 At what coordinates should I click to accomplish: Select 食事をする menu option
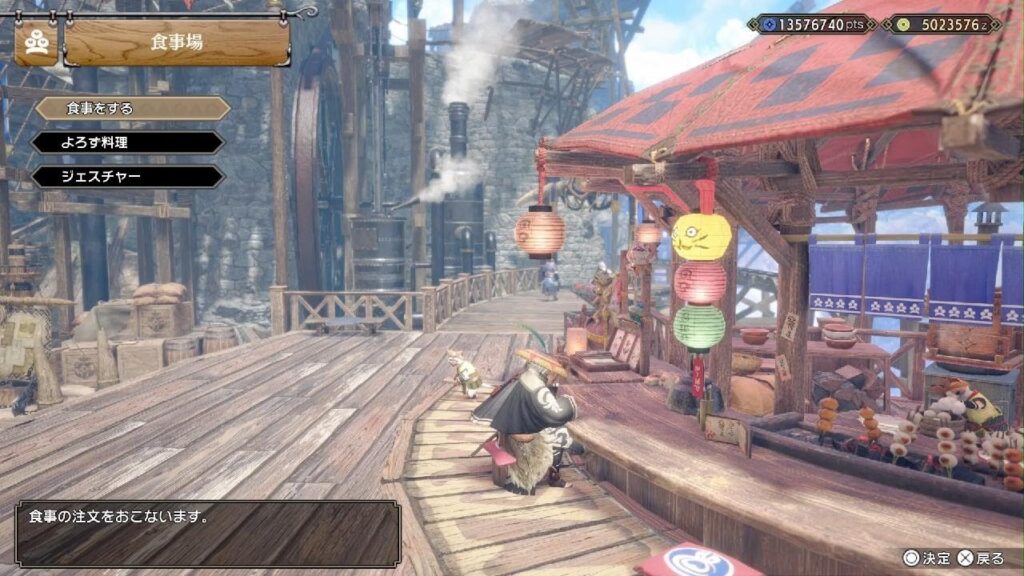(x=132, y=108)
